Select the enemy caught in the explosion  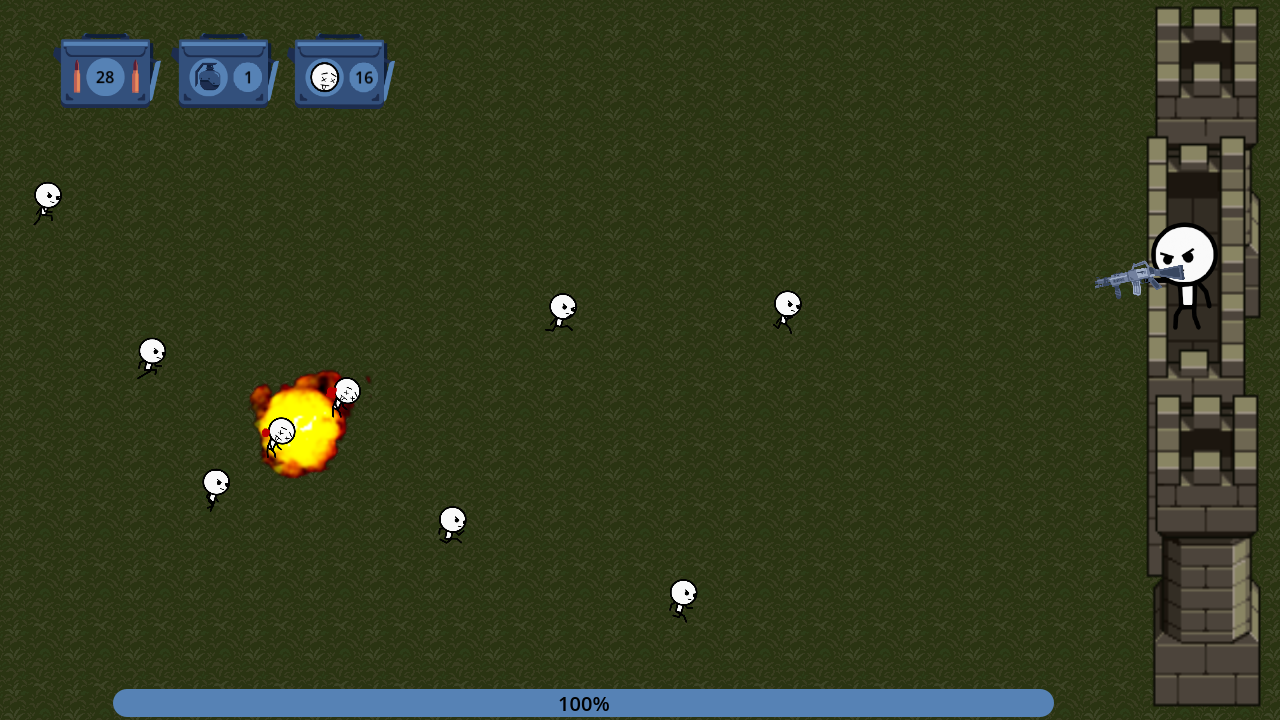(282, 432)
